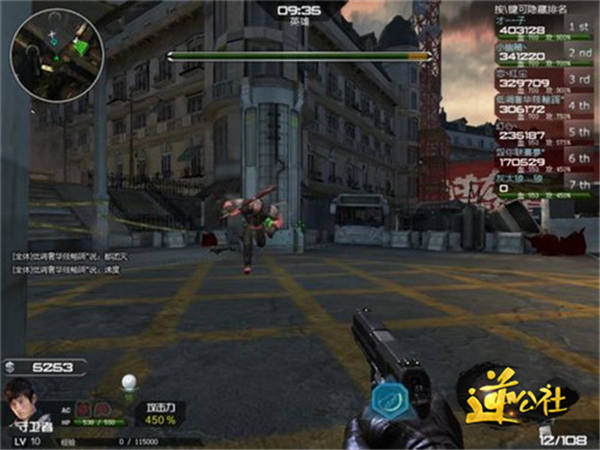Click the attack power 450% buff panel
Viewport: 600px width, 450px height.
point(161,414)
